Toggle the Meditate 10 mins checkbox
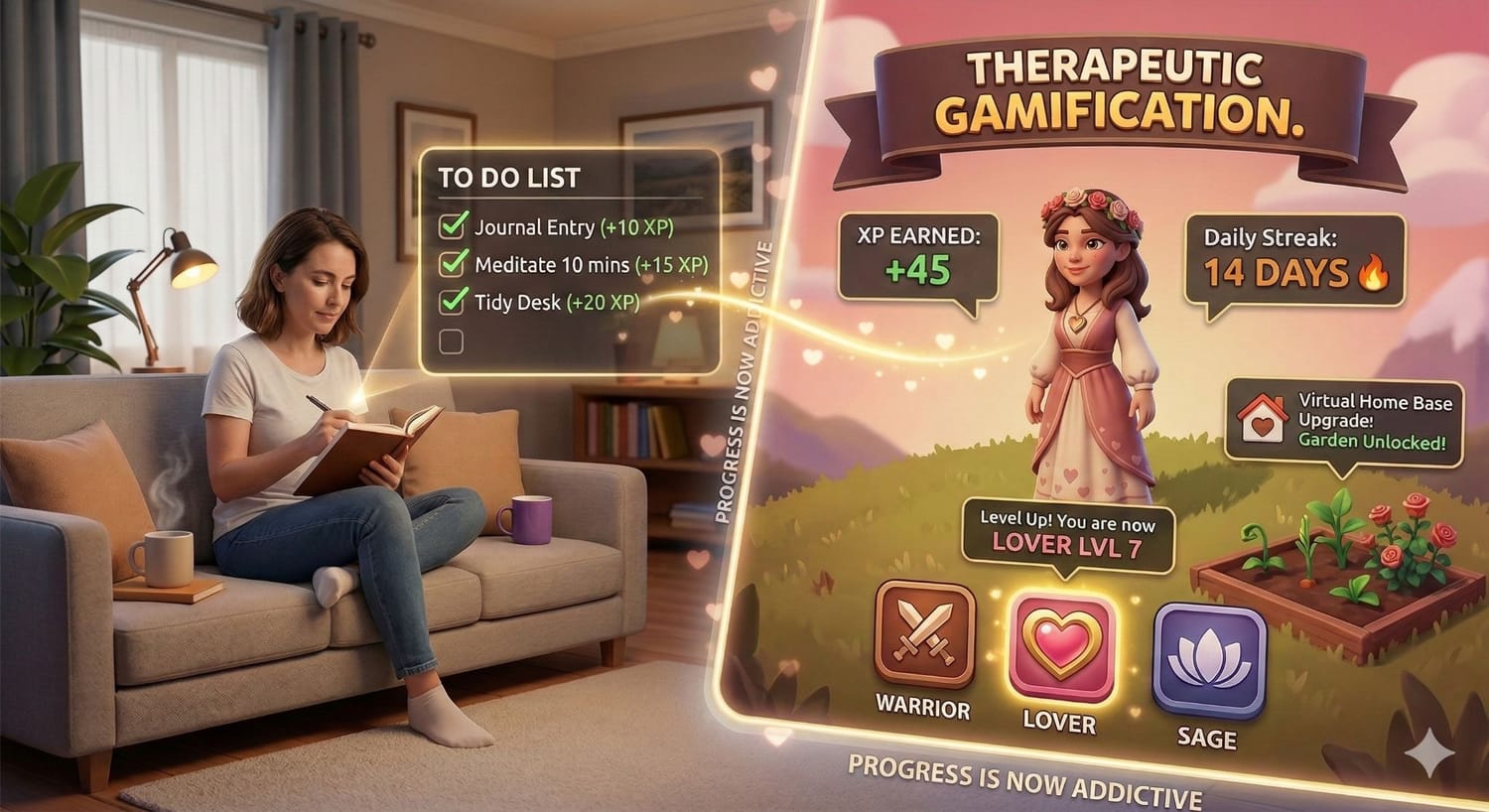Screen dimensions: 1489x812 coord(453,263)
